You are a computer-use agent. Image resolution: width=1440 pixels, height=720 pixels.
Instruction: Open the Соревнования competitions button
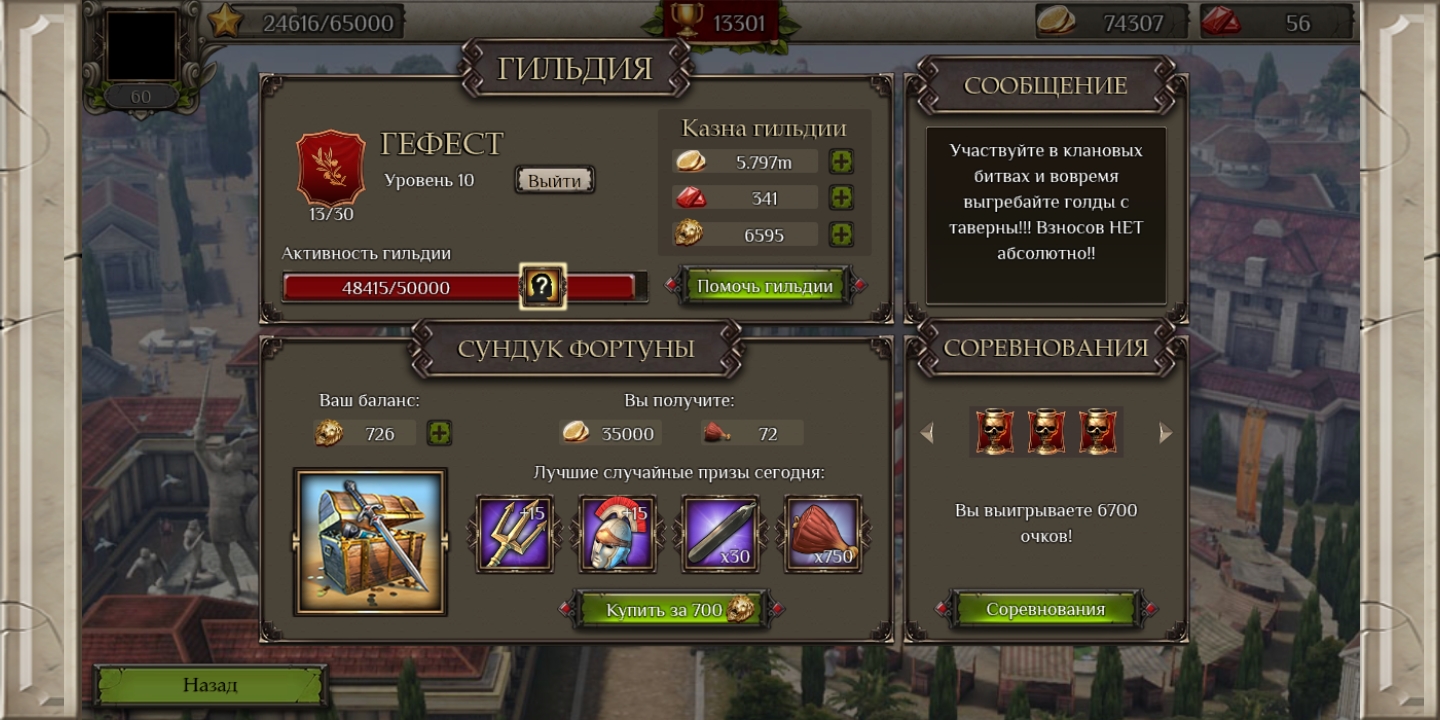(1045, 609)
